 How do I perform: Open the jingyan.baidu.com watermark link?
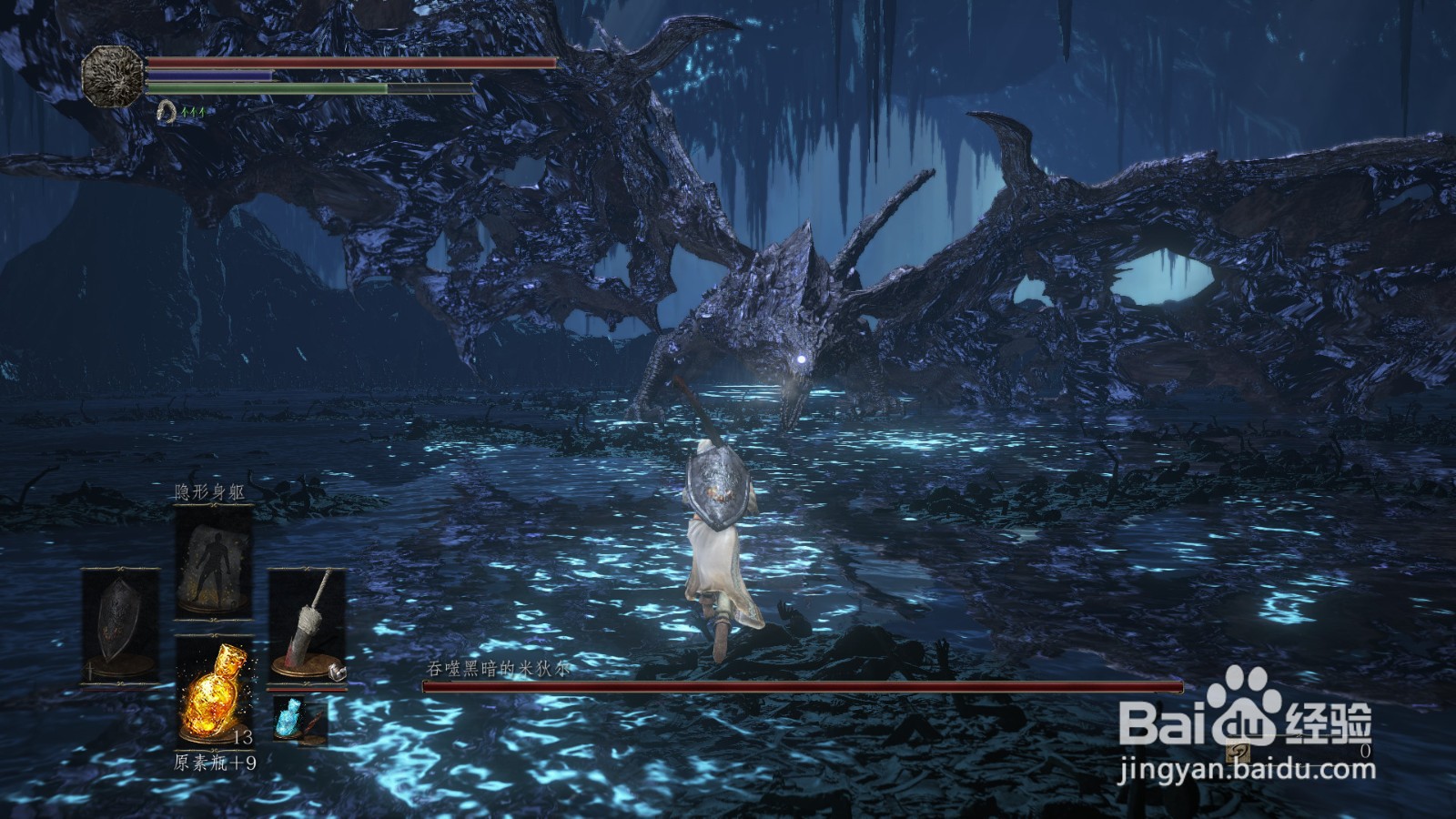click(x=1247, y=770)
